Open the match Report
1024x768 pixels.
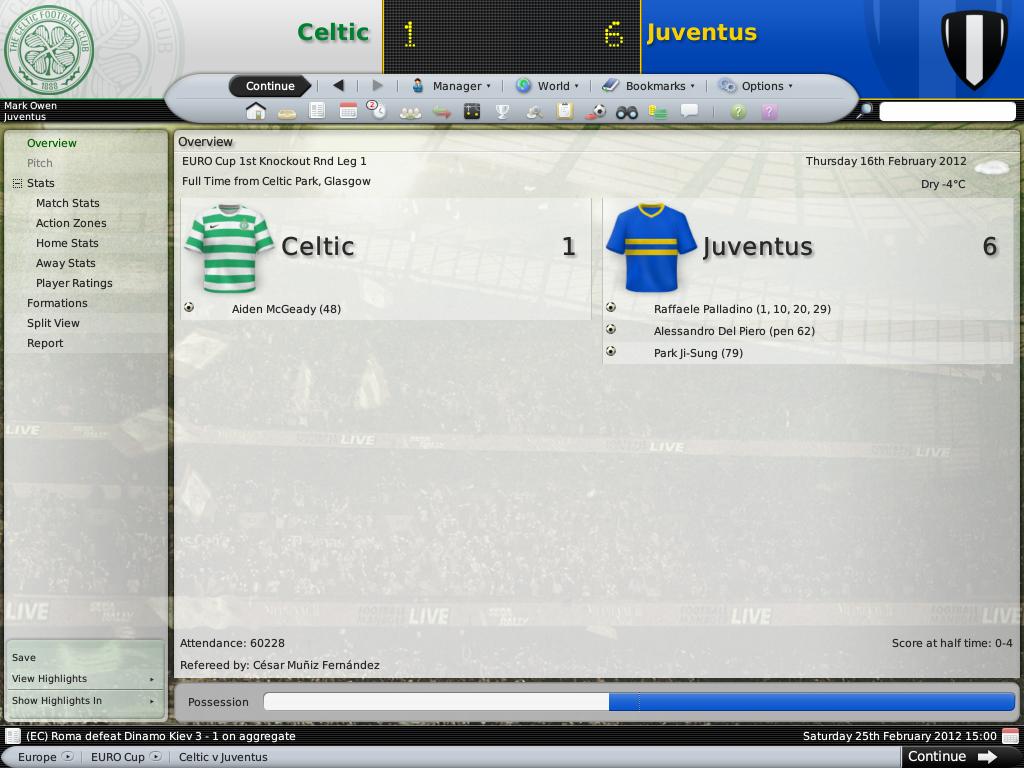(45, 343)
